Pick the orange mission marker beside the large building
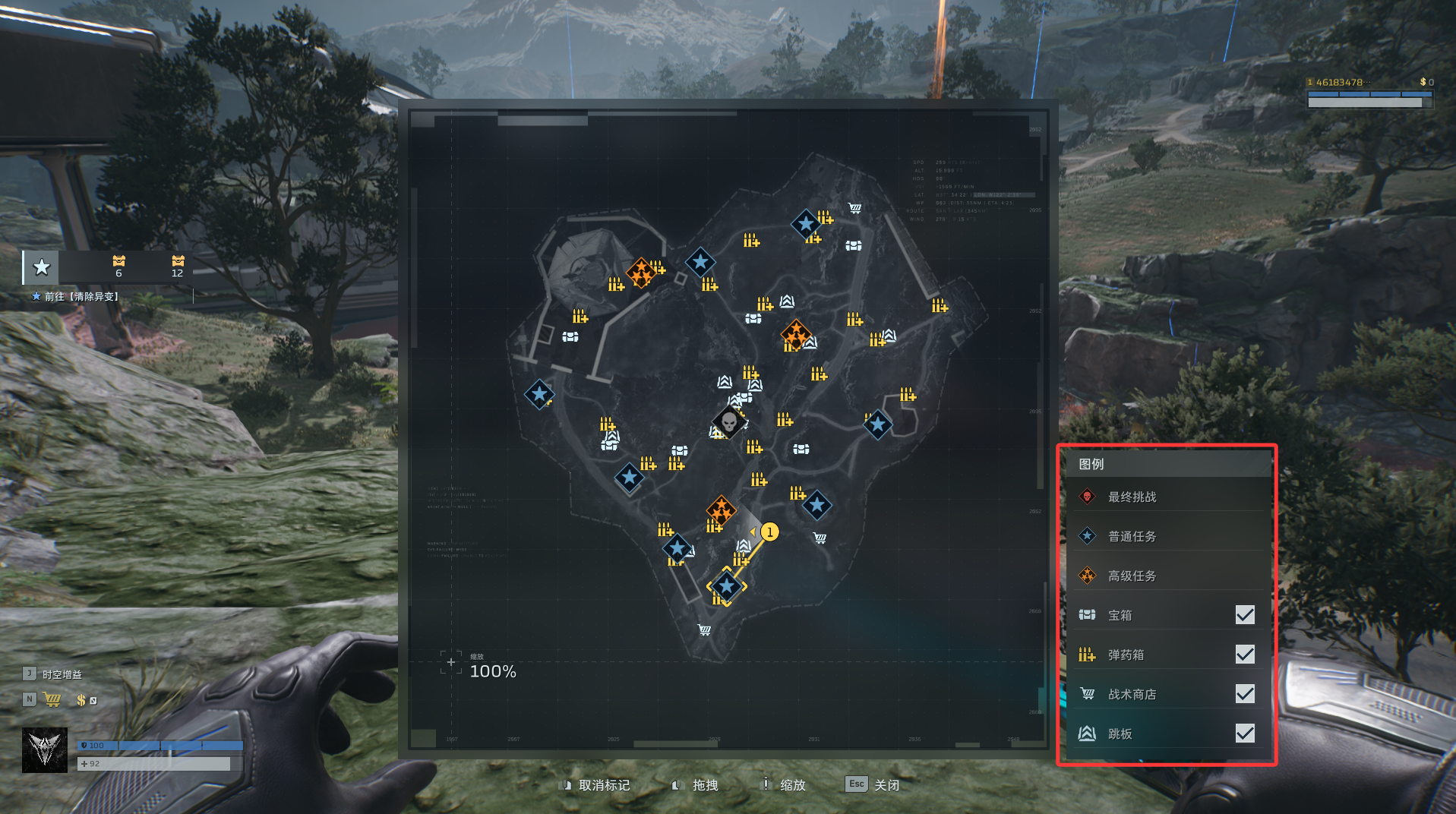This screenshot has height=814, width=1456. [x=641, y=272]
